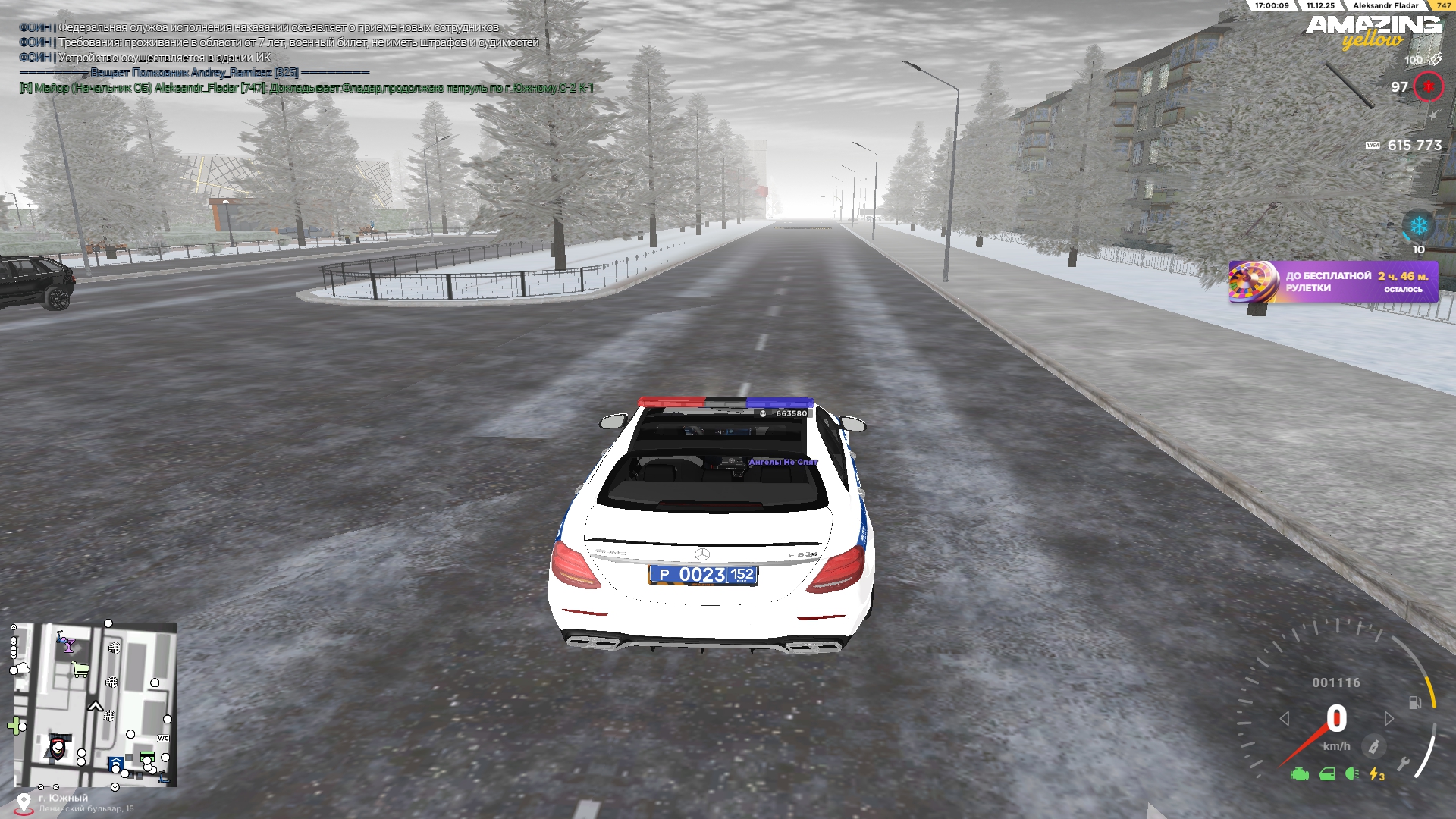Click the left turn signal arrow
1456x819 pixels.
point(1285,718)
